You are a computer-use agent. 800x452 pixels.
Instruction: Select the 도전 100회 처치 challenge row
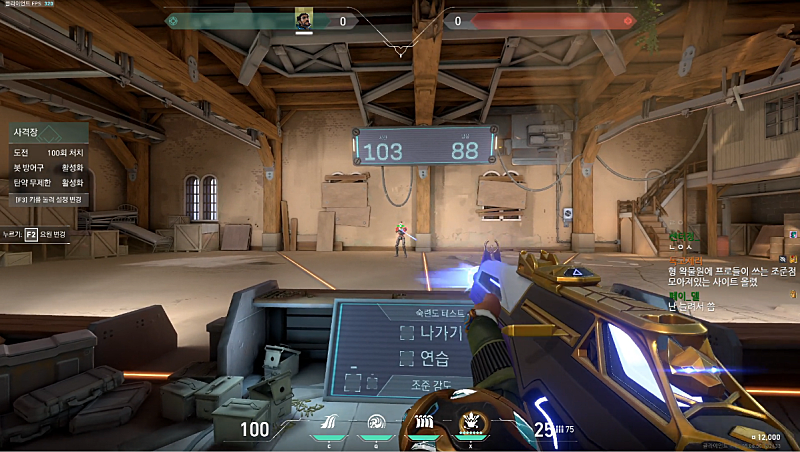tap(47, 153)
